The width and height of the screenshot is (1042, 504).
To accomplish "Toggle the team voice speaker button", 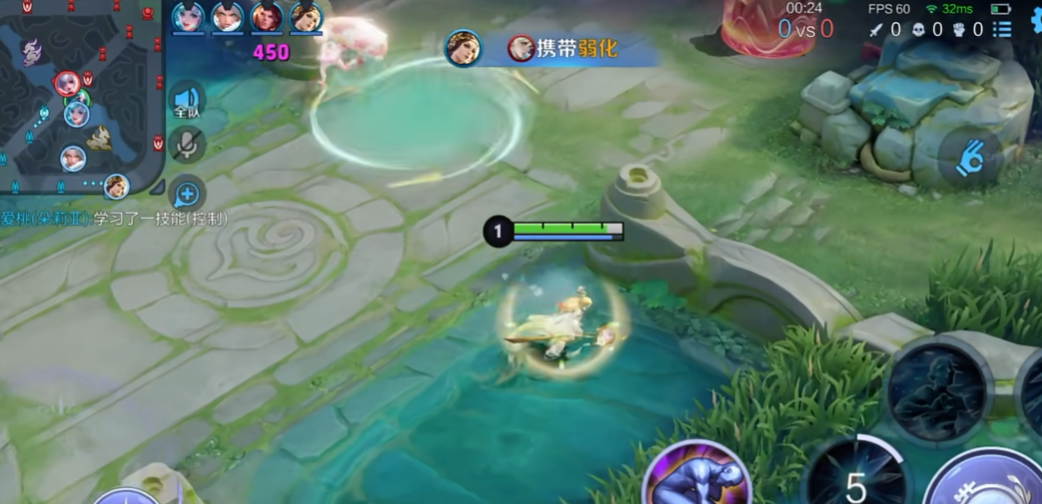I will point(187,101).
